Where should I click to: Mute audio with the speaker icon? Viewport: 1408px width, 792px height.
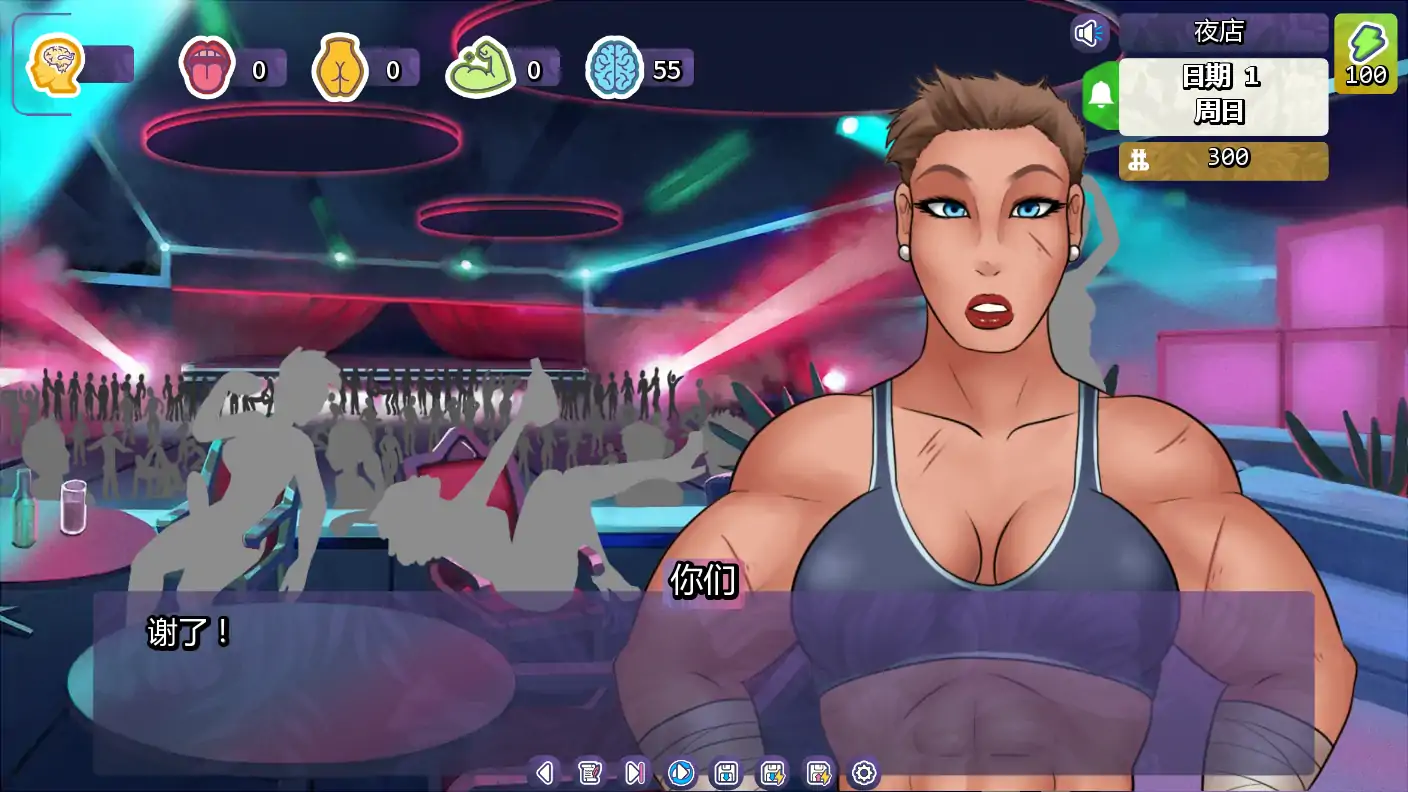[1089, 33]
